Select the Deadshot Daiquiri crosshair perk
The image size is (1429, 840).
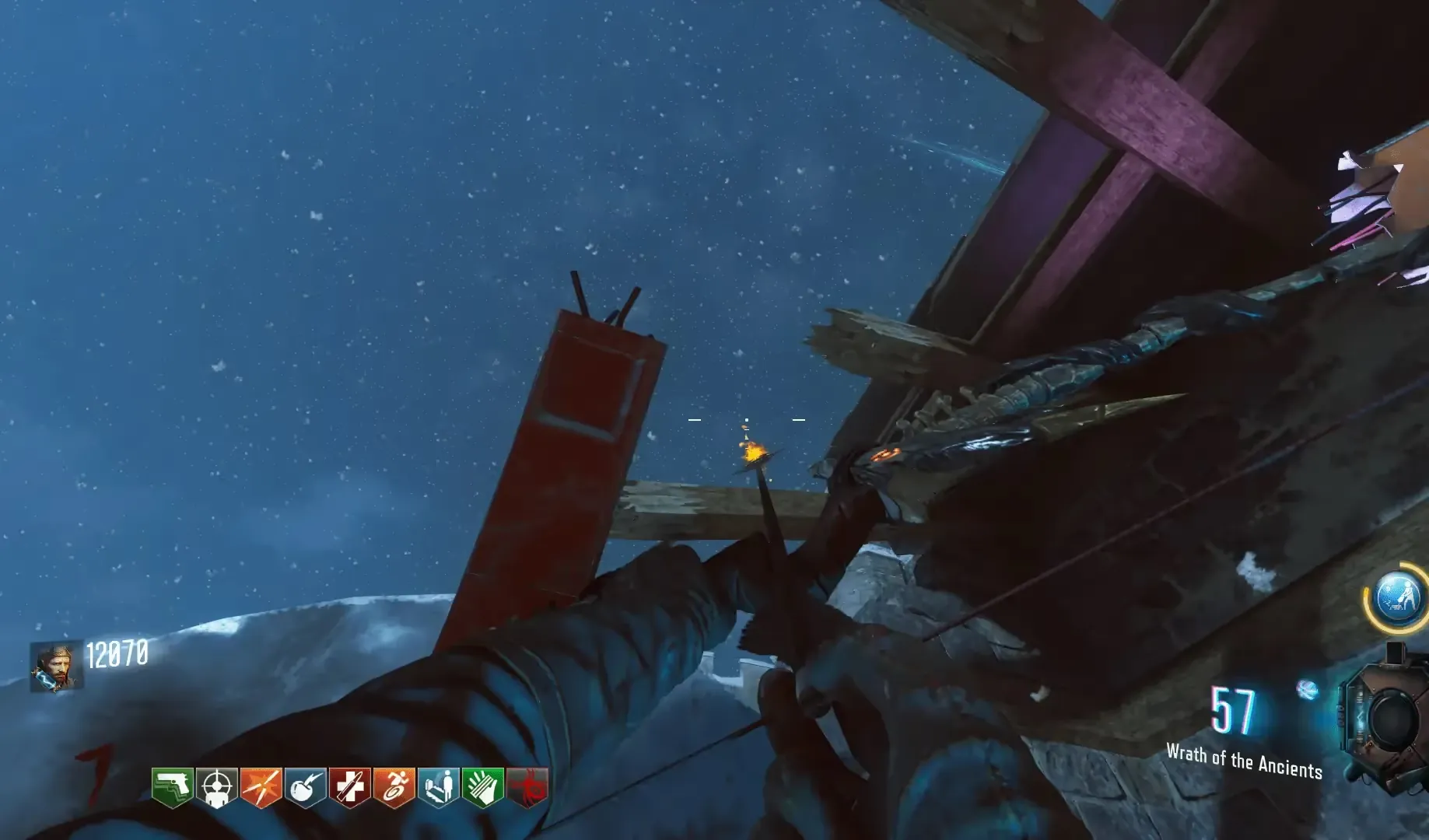coord(216,787)
